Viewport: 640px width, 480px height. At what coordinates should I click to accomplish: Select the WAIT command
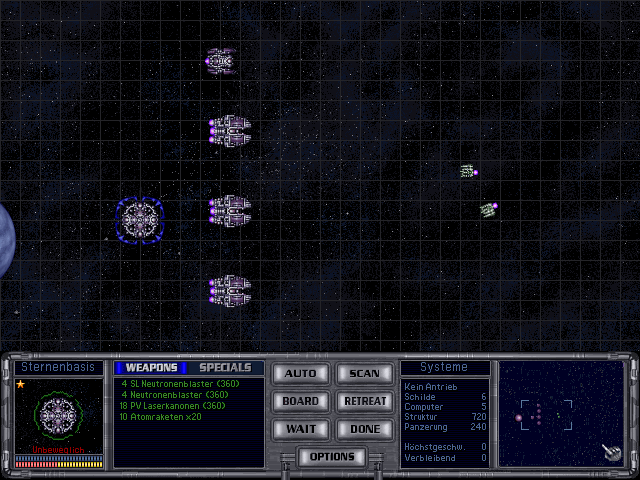(x=300, y=428)
